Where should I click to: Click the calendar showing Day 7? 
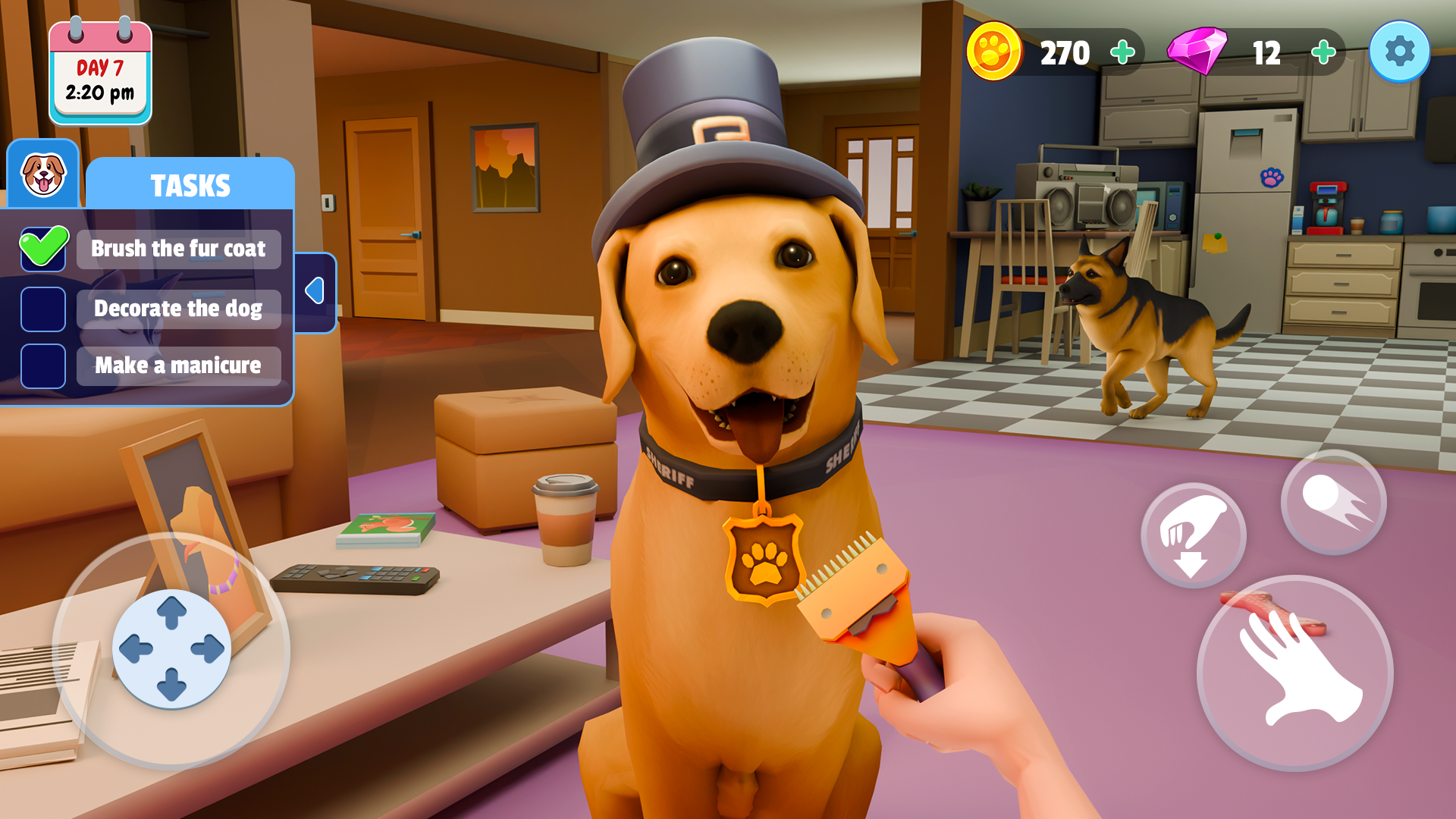(x=99, y=72)
